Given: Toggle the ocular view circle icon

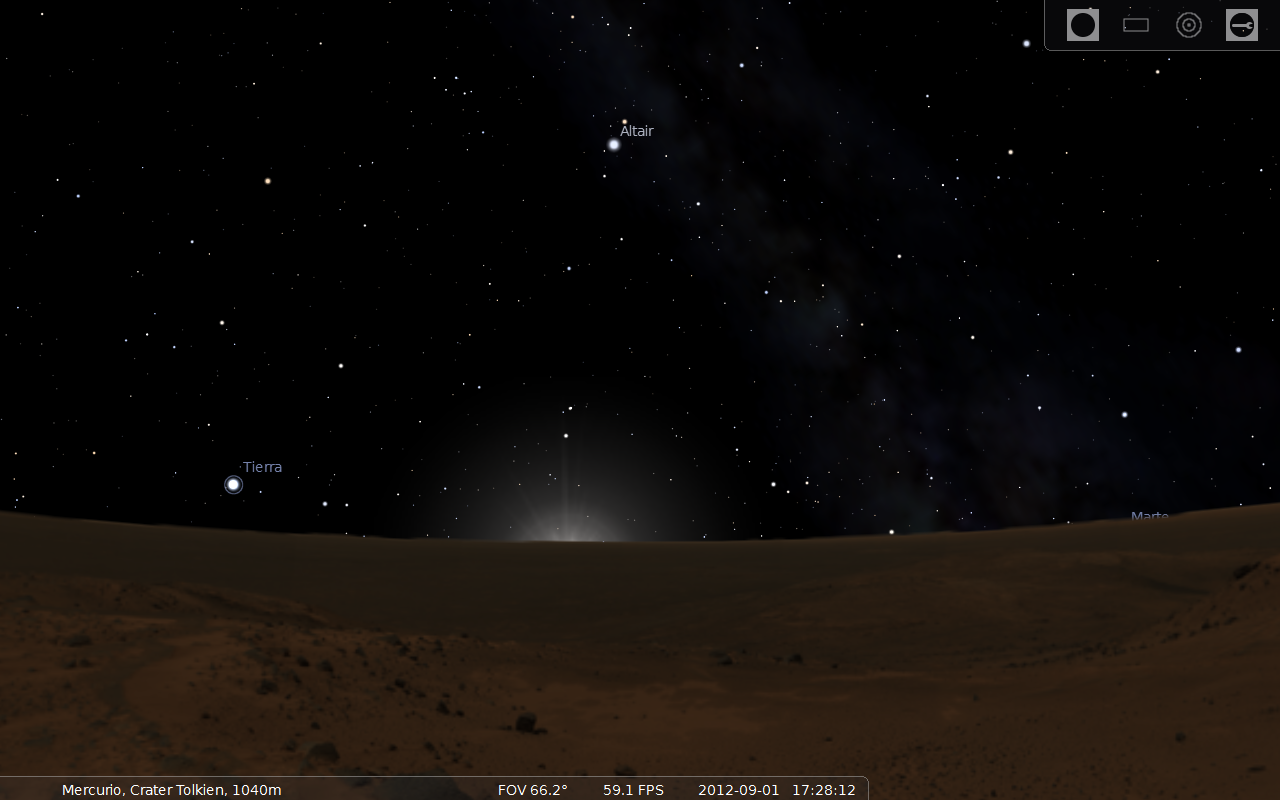Looking at the screenshot, I should pyautogui.click(x=1083, y=25).
